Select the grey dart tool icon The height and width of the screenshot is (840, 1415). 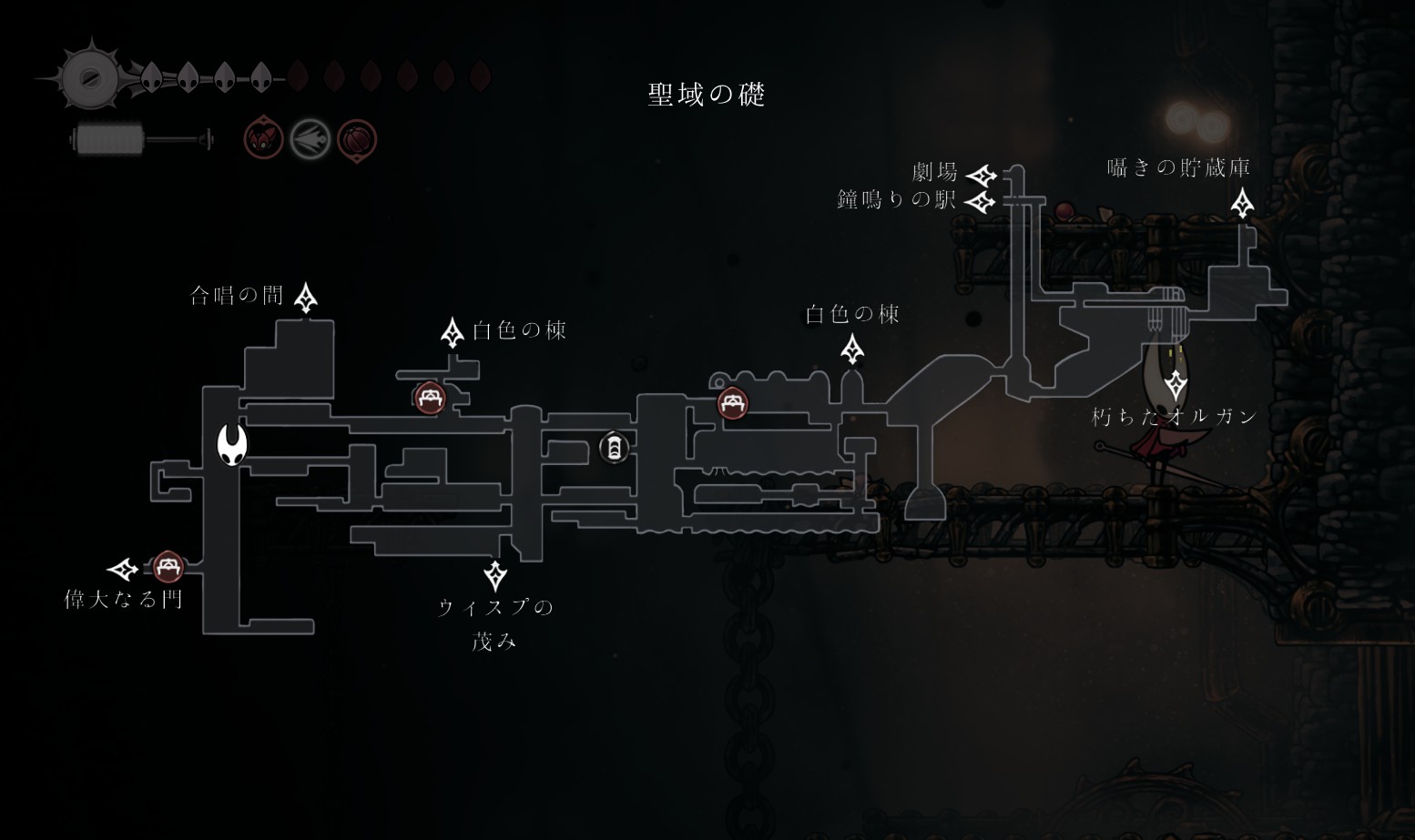click(x=310, y=140)
